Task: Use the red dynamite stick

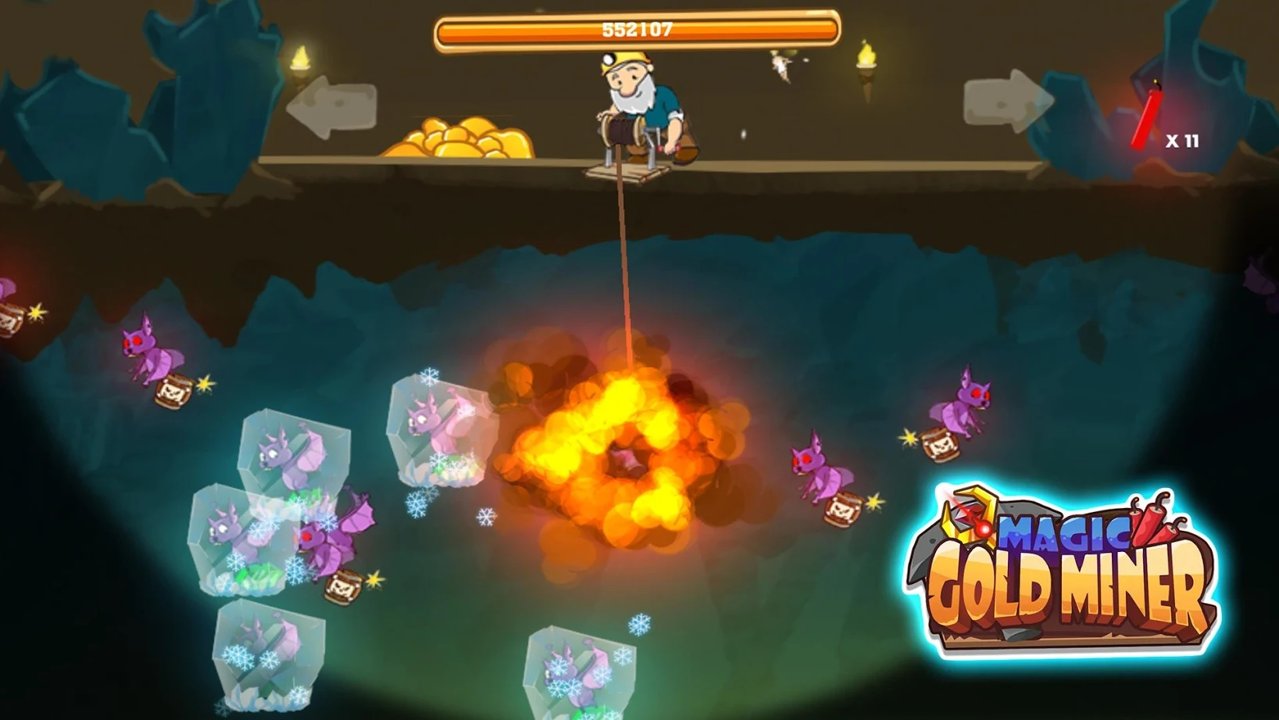Action: (x=1147, y=117)
